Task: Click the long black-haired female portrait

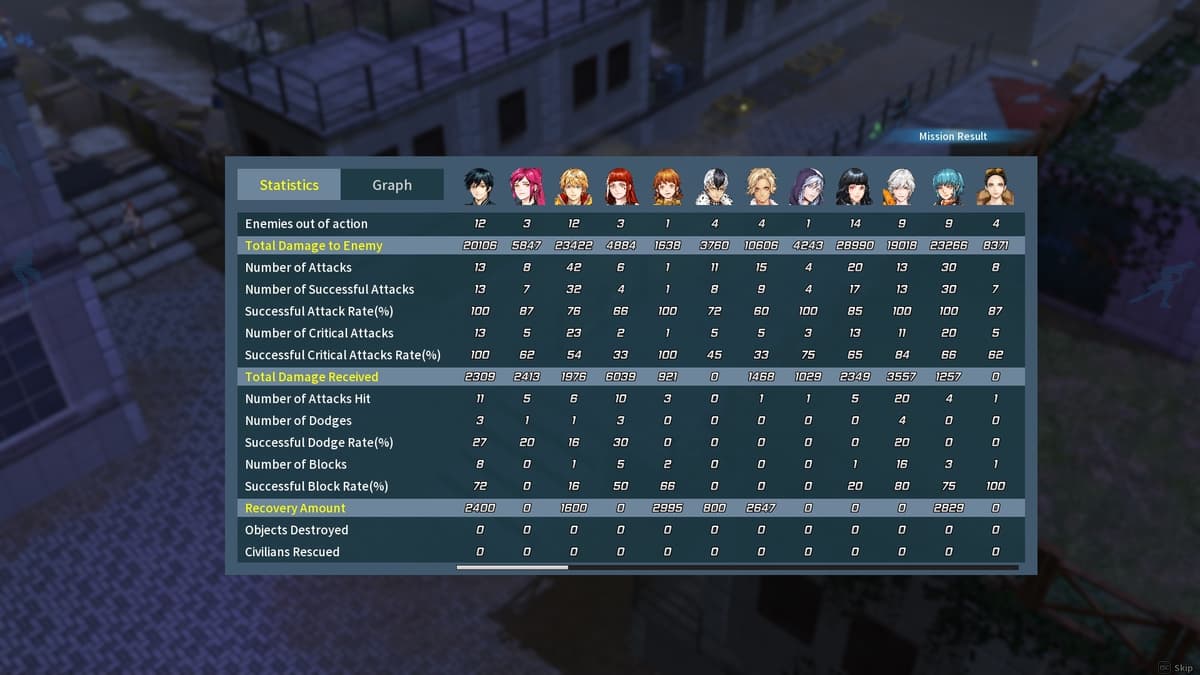Action: tap(855, 187)
